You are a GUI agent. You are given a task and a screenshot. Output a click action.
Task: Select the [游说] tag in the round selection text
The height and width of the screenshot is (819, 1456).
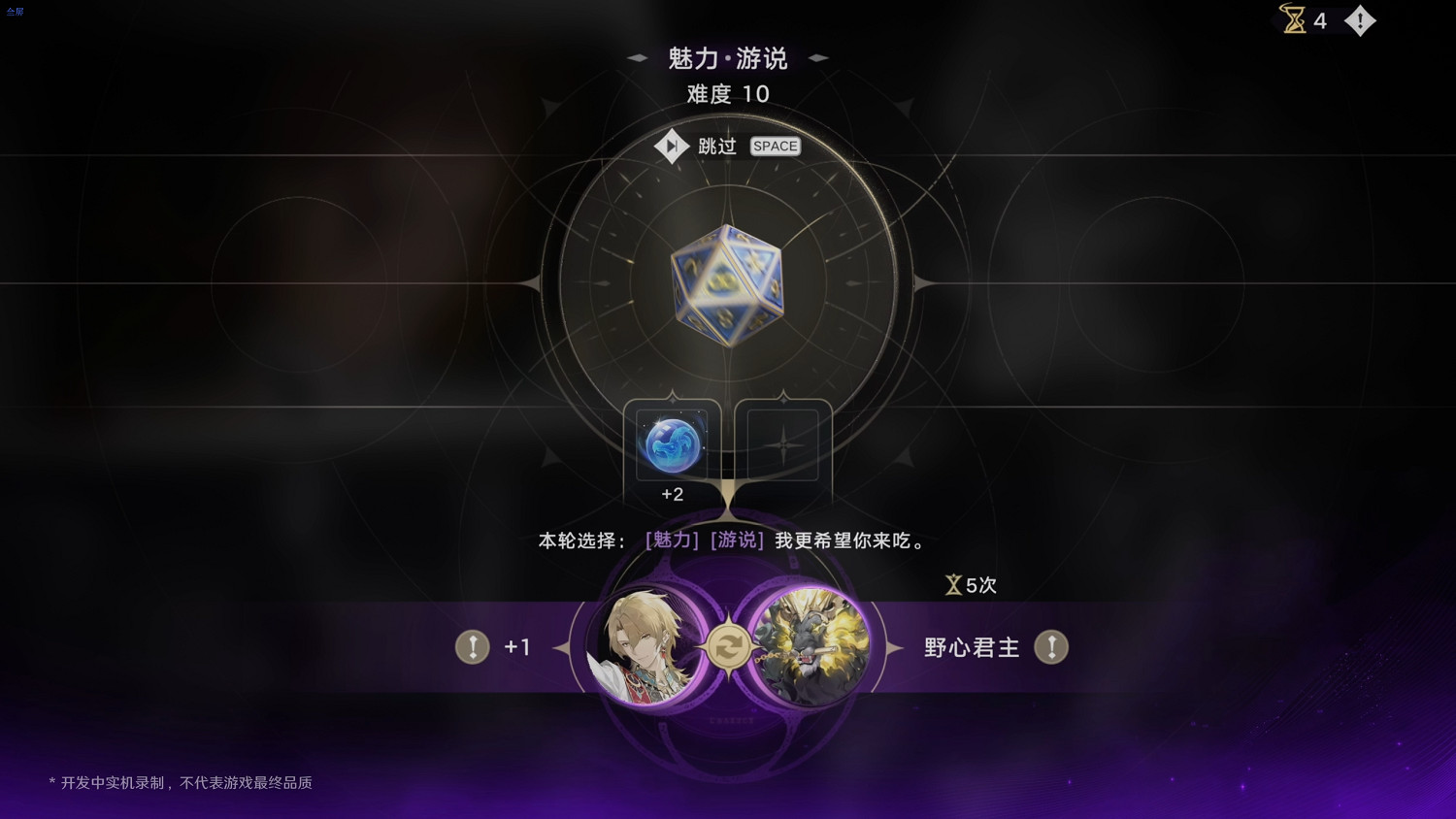[735, 541]
